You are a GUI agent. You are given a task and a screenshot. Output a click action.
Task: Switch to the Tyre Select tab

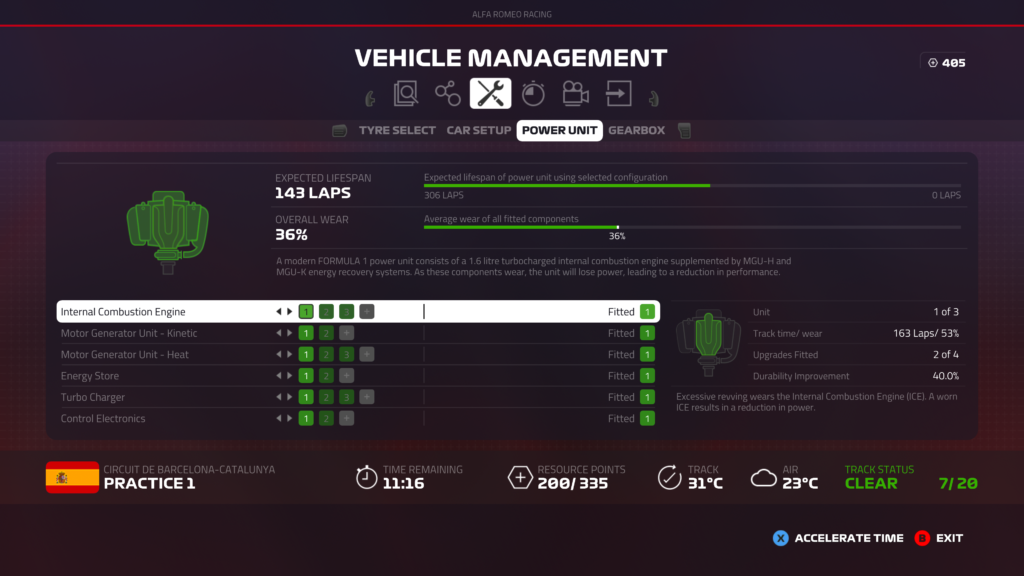(x=397, y=130)
